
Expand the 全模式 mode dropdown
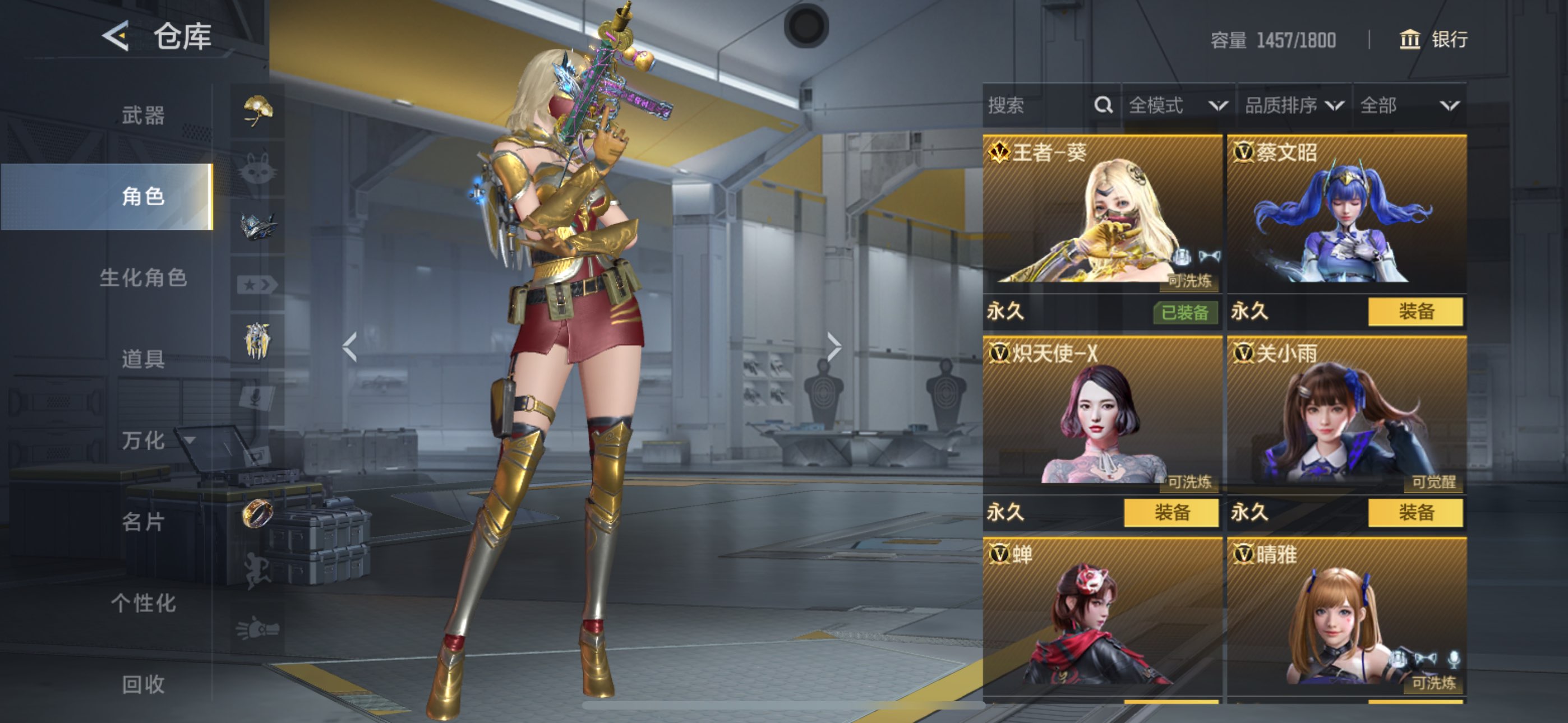[x=1177, y=106]
